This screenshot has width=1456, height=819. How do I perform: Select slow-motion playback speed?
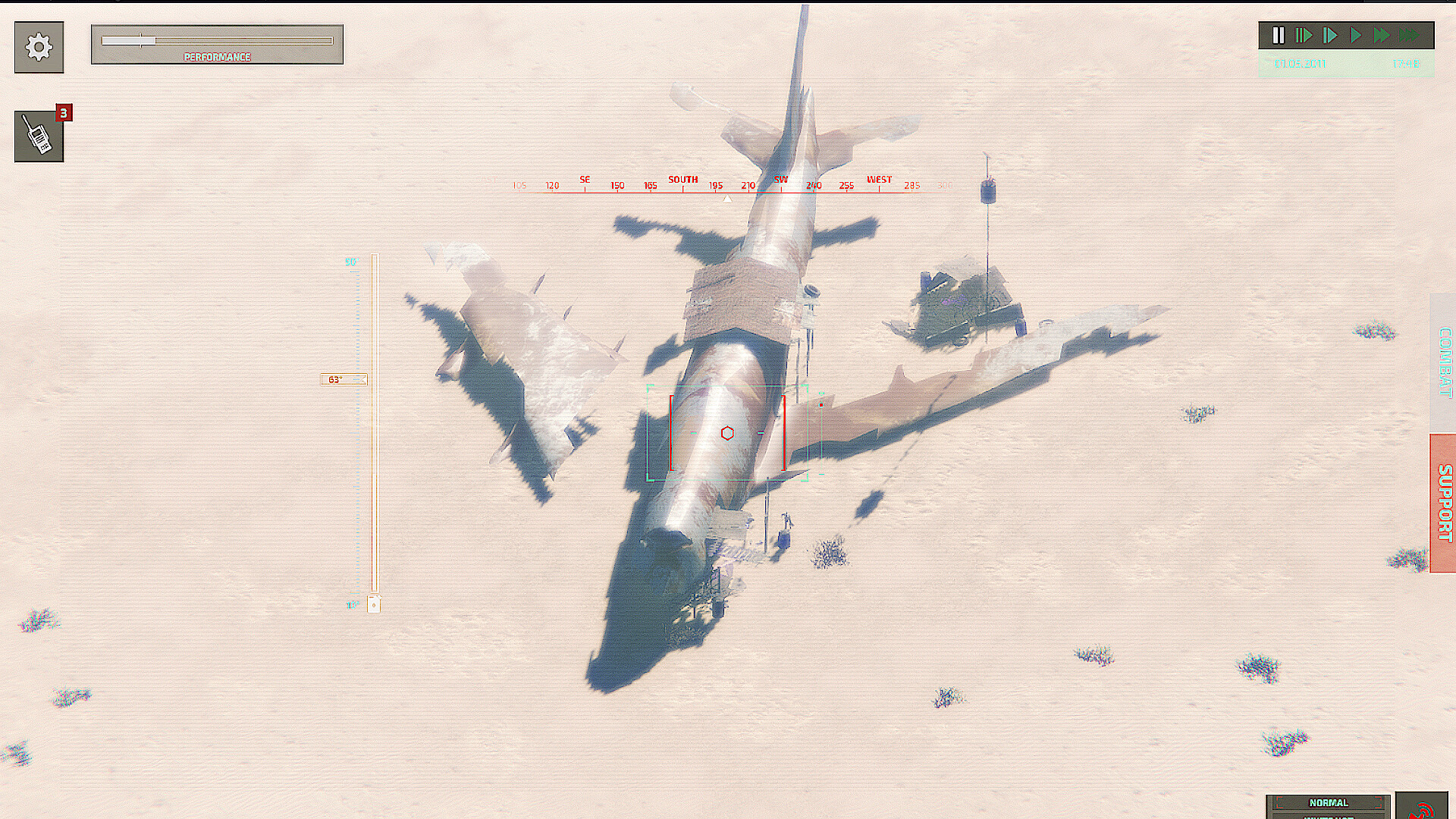click(x=1303, y=34)
